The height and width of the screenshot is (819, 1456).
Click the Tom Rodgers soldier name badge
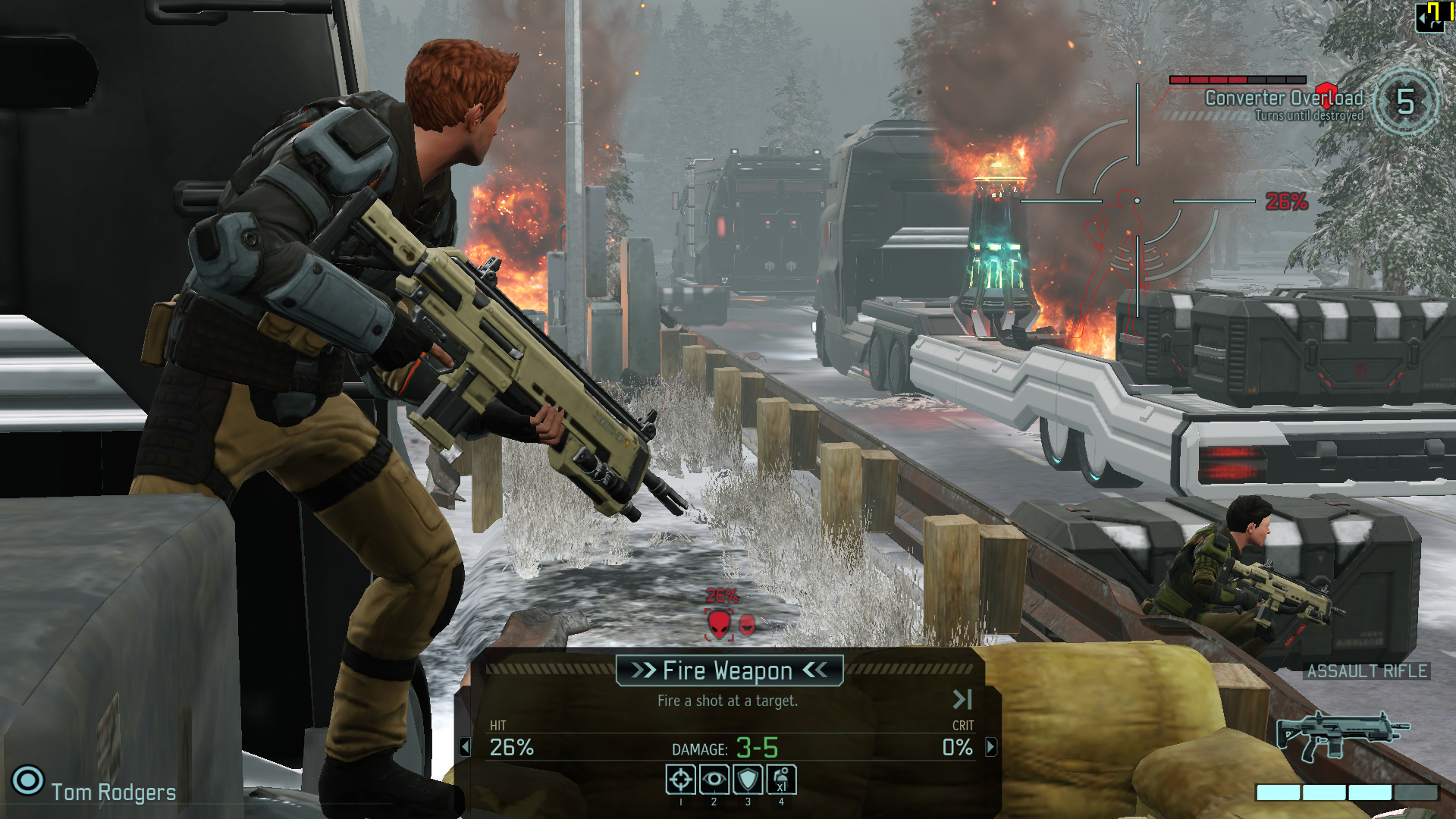(x=113, y=792)
